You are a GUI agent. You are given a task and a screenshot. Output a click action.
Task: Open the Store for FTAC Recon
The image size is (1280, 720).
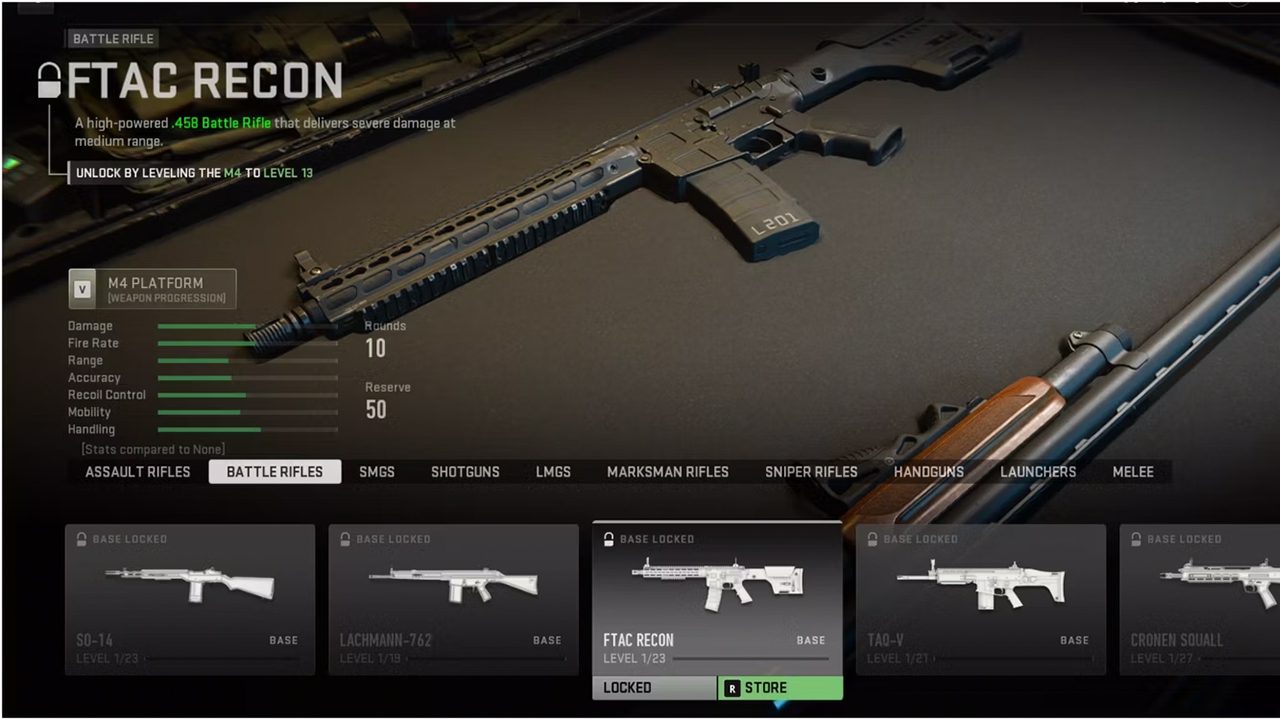click(780, 687)
